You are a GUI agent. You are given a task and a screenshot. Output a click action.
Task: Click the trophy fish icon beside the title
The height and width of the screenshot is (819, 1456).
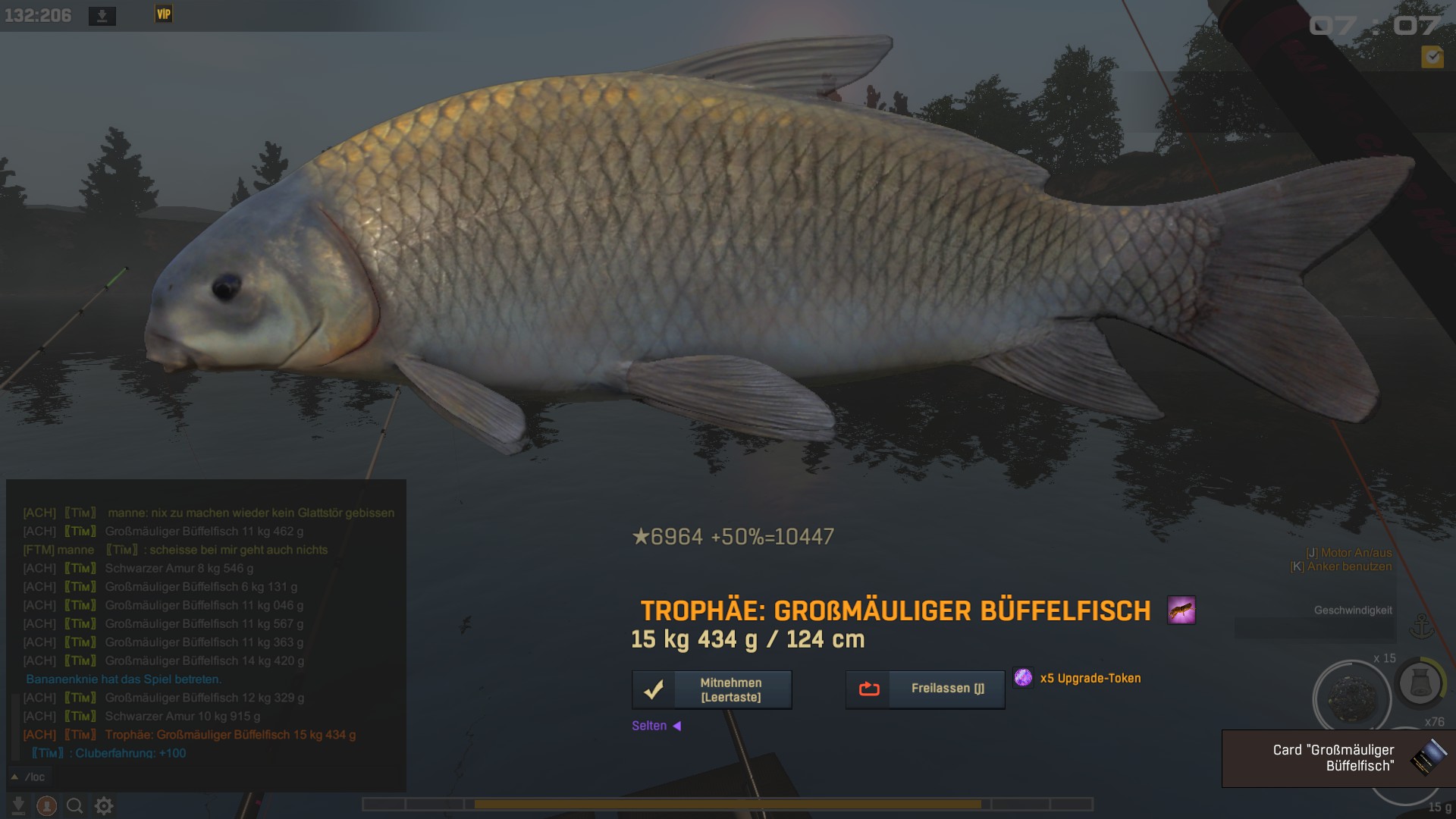click(1181, 610)
